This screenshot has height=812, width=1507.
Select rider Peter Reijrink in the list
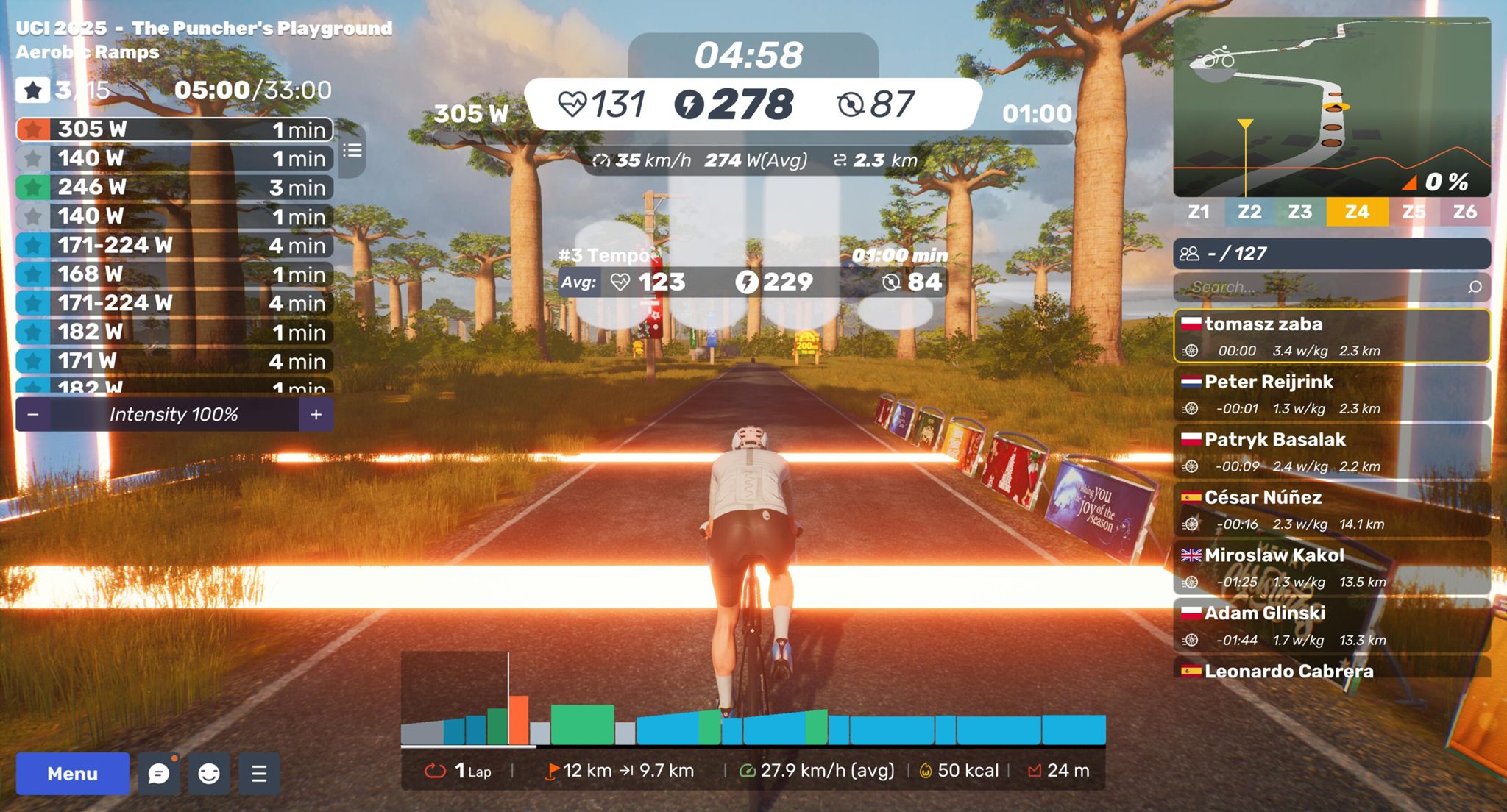1332,394
